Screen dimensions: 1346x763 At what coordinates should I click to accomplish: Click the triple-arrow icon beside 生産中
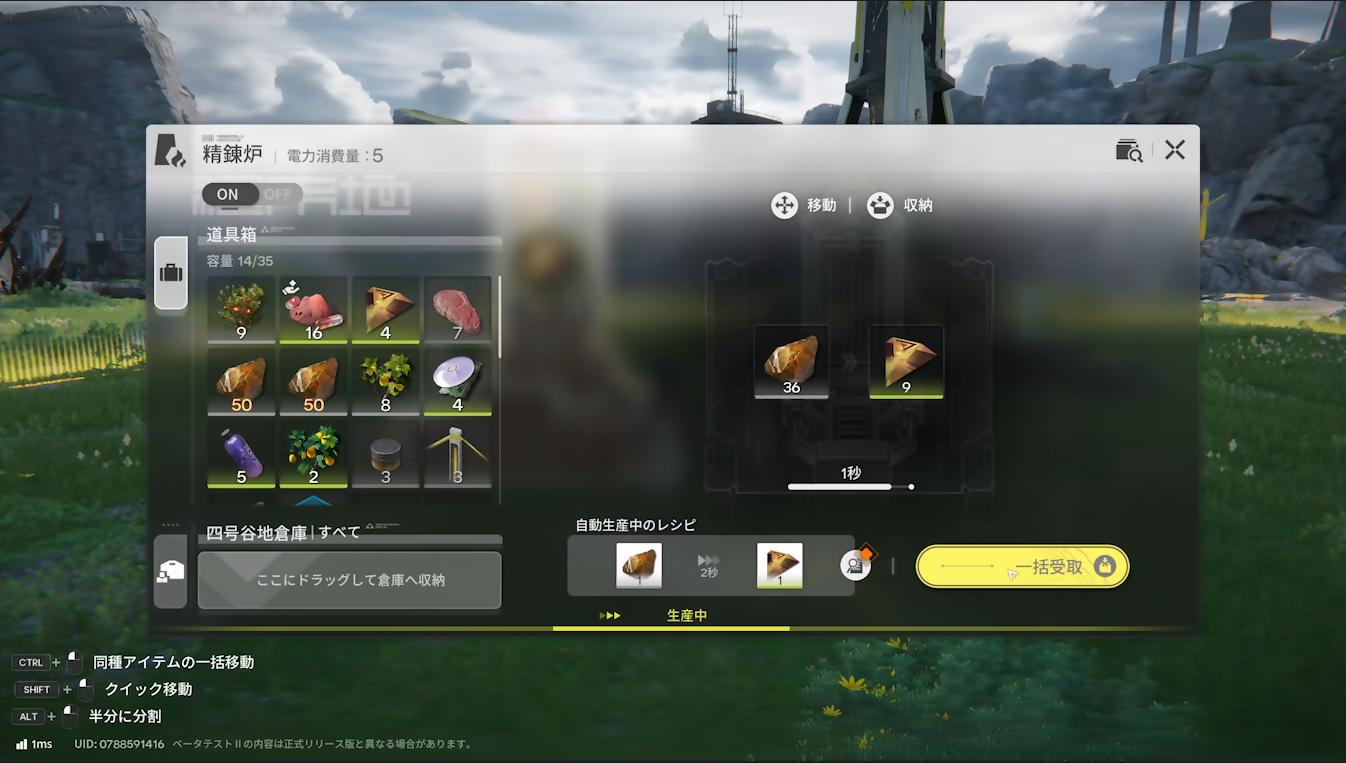(611, 615)
